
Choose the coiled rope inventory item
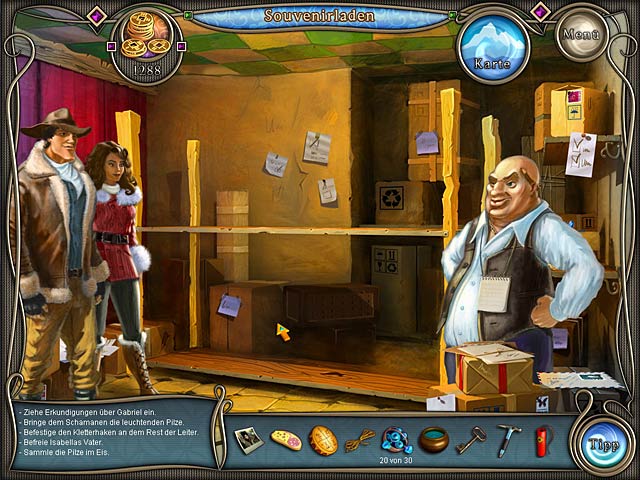click(360, 439)
